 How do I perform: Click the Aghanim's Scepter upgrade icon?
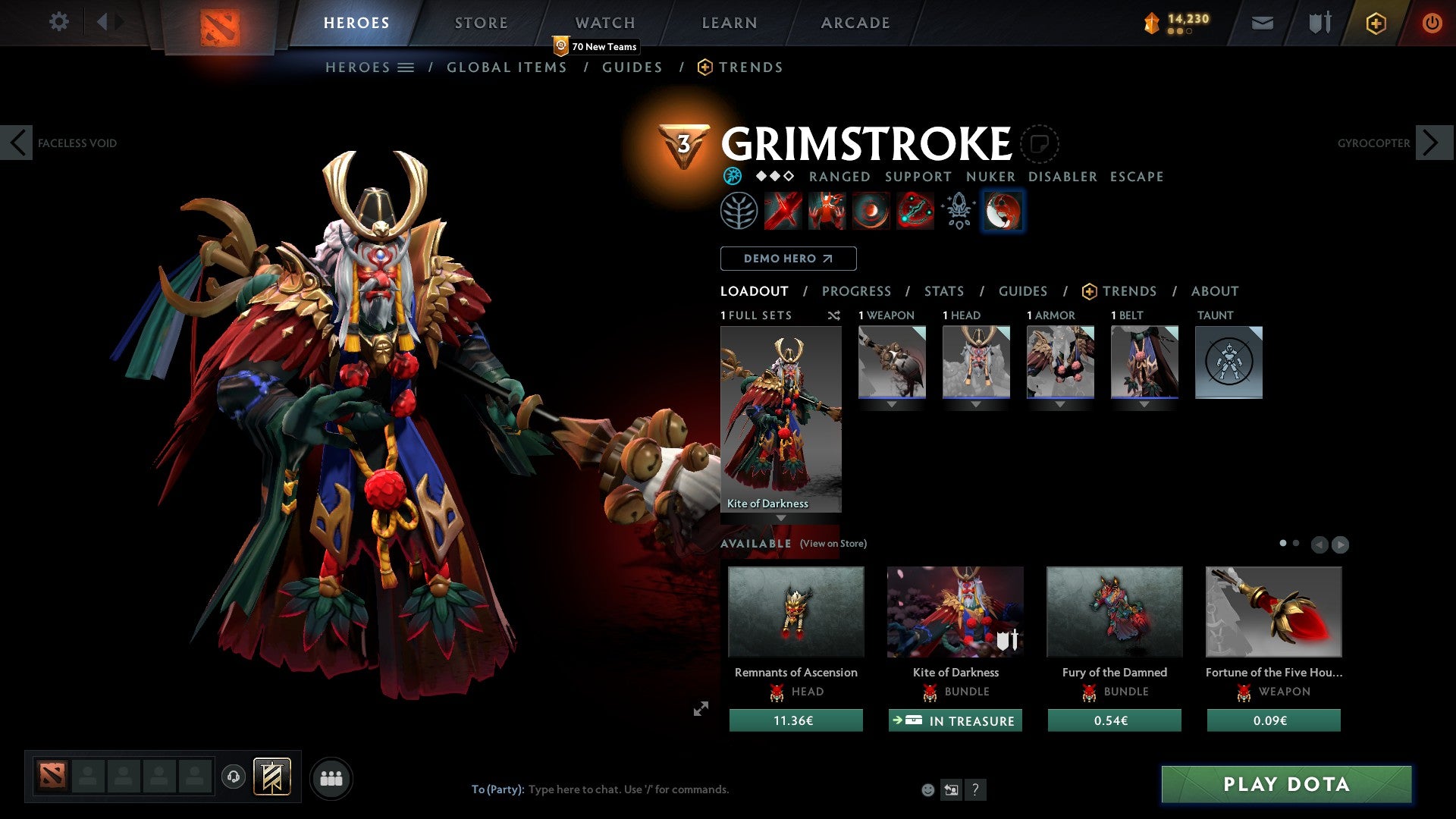click(x=958, y=211)
